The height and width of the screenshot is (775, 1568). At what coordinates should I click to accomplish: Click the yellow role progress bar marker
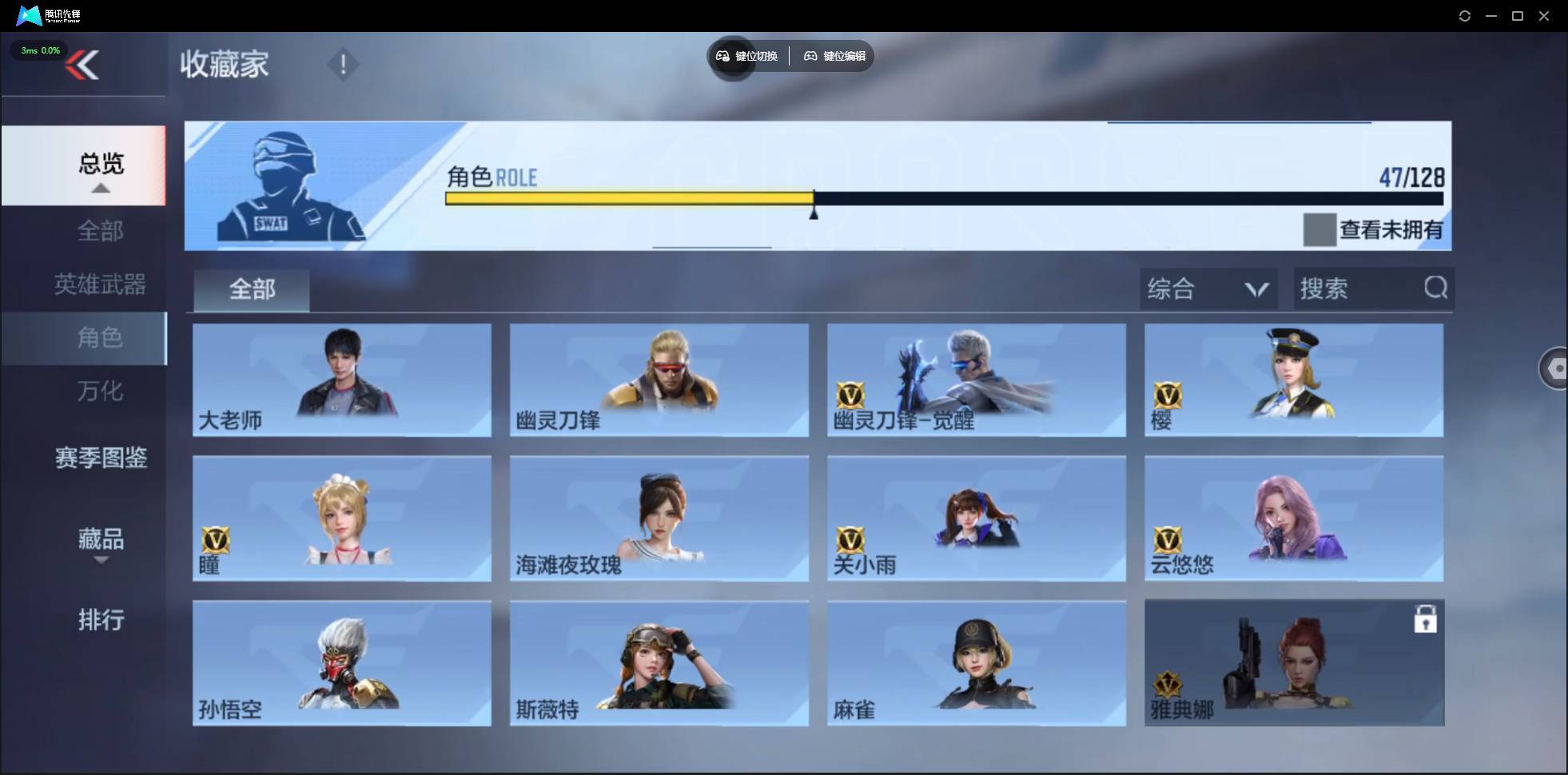click(x=814, y=208)
